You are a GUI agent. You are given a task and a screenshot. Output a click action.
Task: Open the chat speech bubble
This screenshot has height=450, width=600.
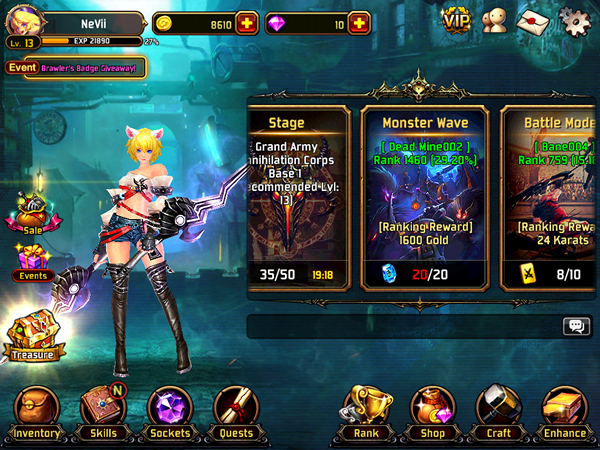pyautogui.click(x=576, y=326)
